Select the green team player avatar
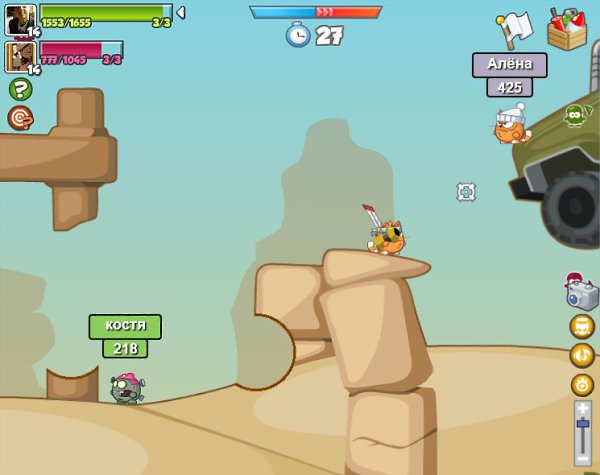 tap(21, 18)
